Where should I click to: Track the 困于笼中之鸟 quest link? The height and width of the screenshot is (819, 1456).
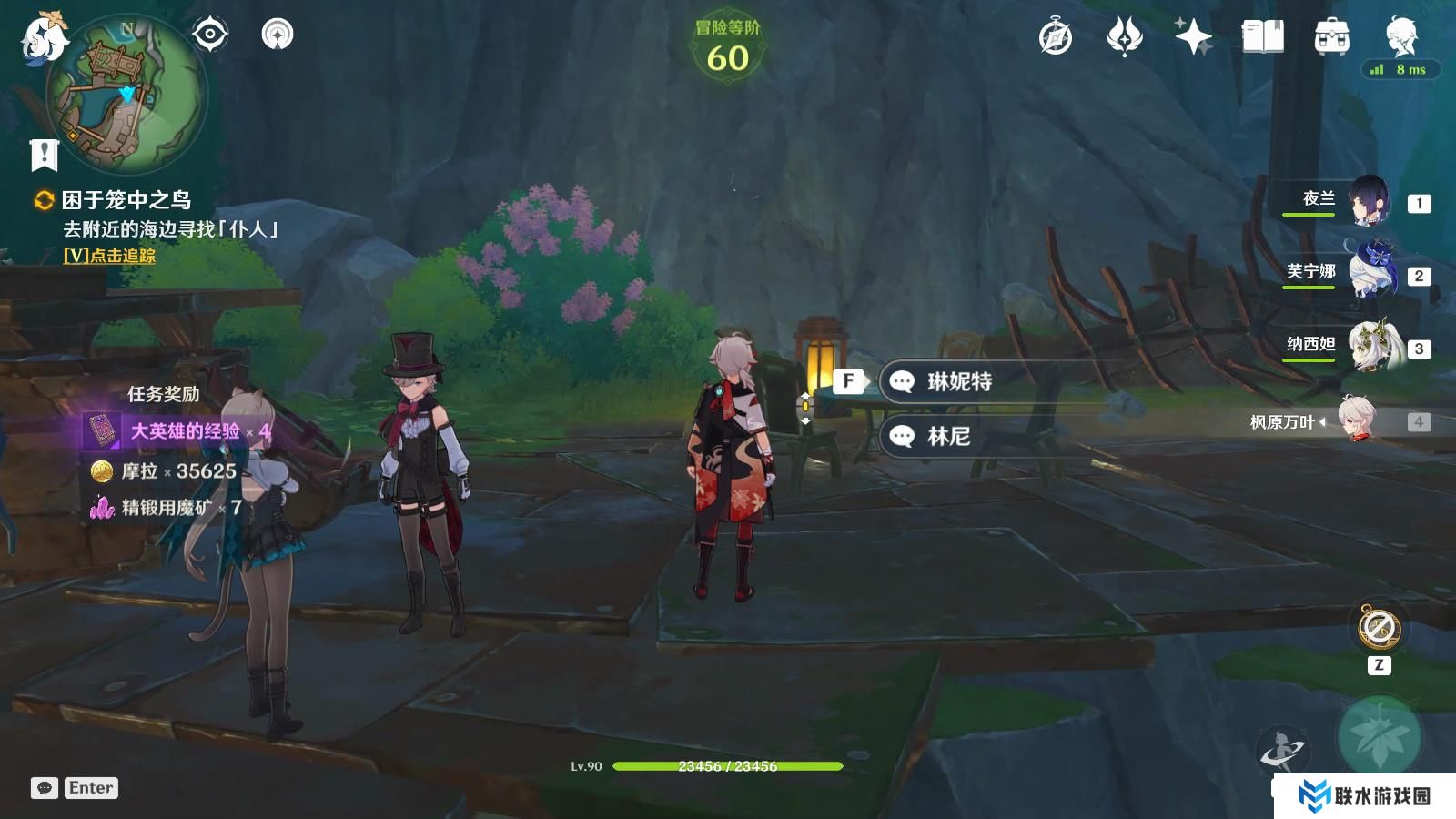[x=109, y=257]
